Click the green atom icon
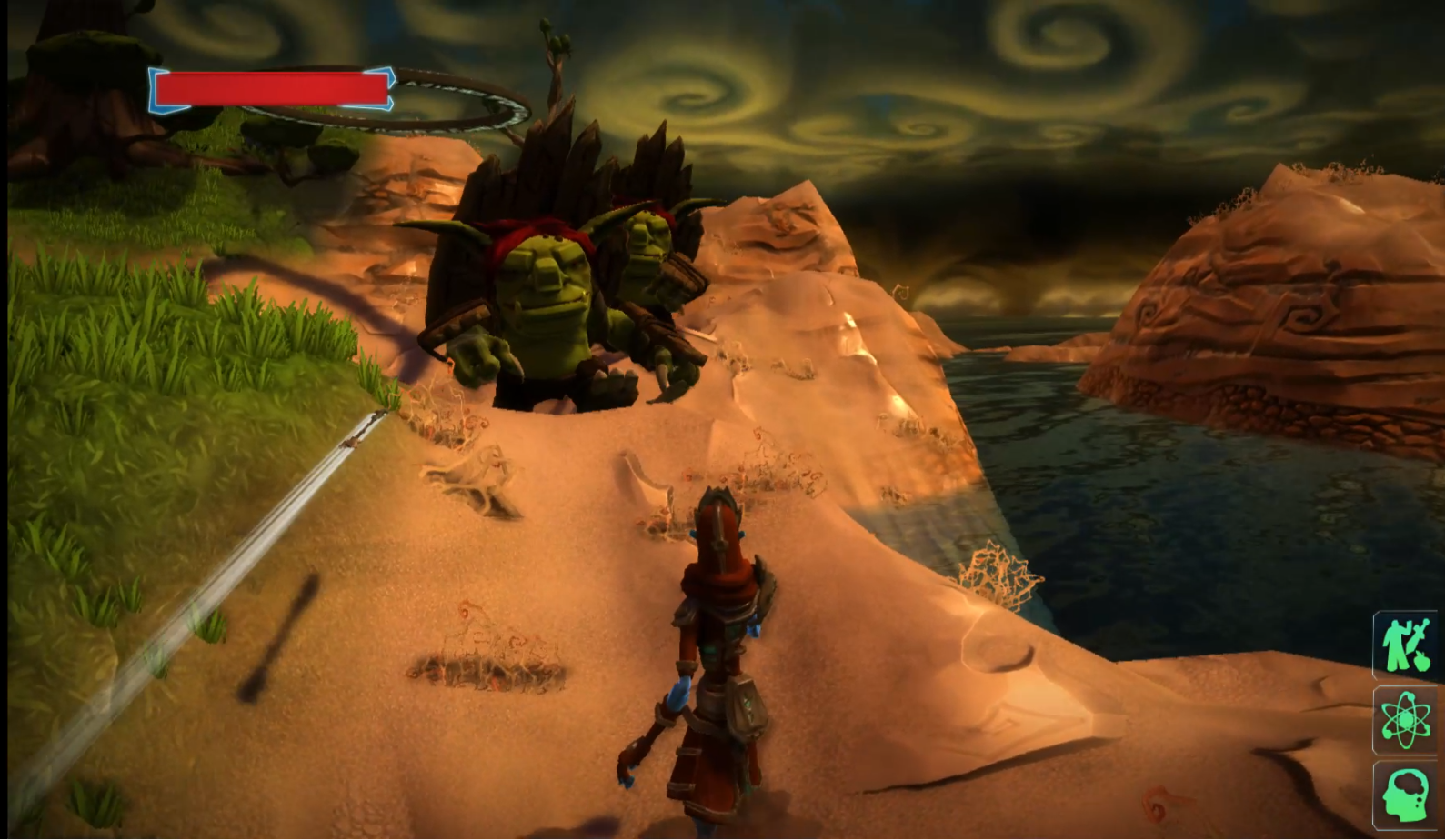 coord(1406,720)
